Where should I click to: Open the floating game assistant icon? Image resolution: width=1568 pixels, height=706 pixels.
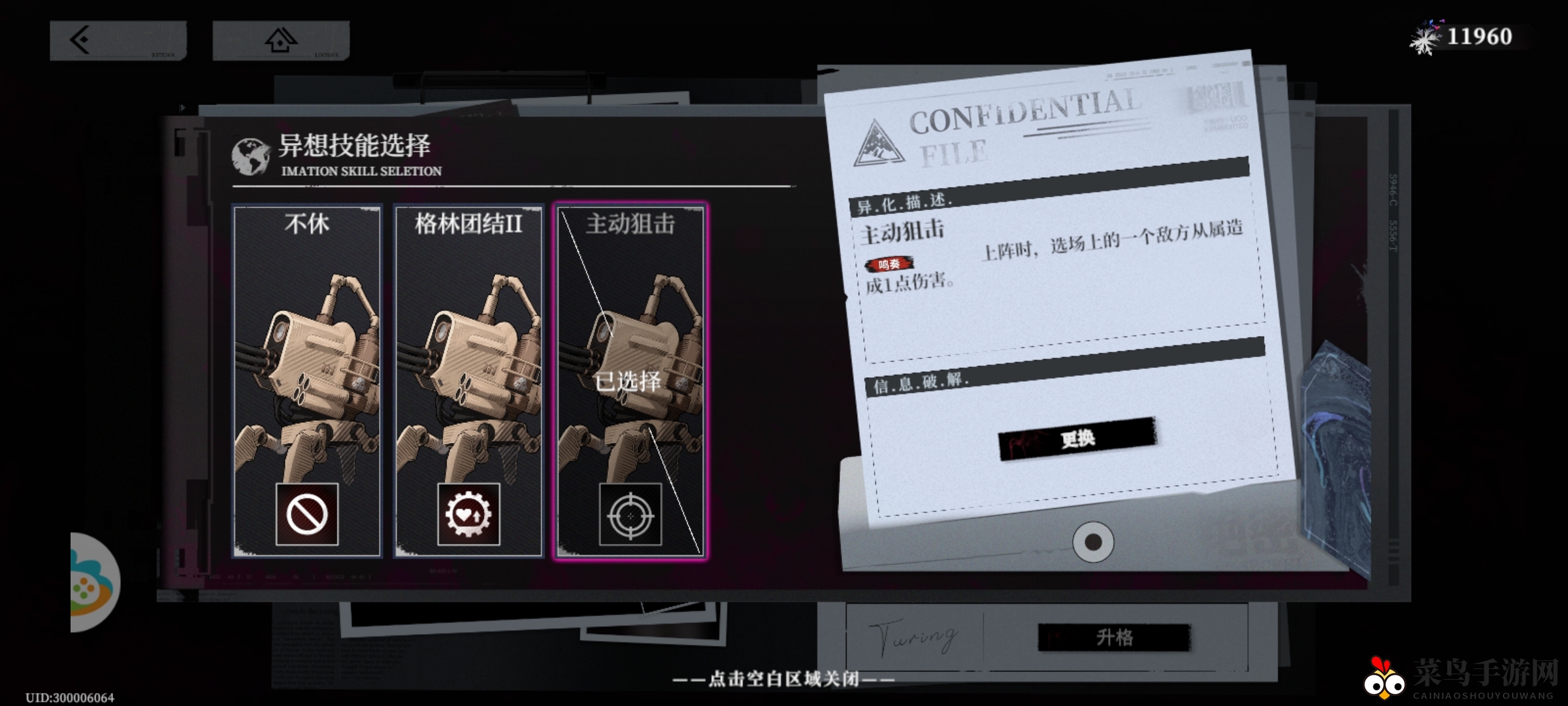(x=91, y=582)
